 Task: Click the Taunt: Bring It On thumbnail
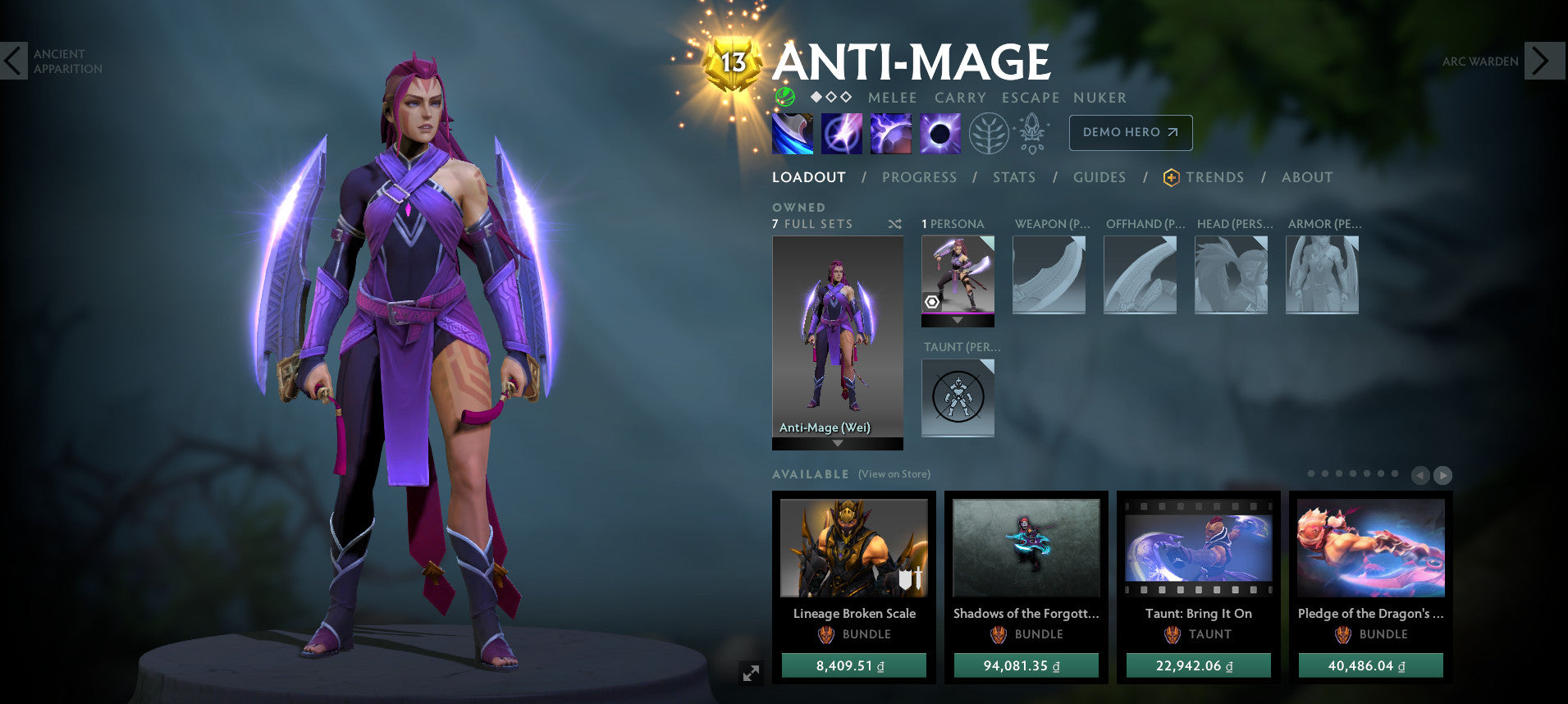pos(1198,548)
